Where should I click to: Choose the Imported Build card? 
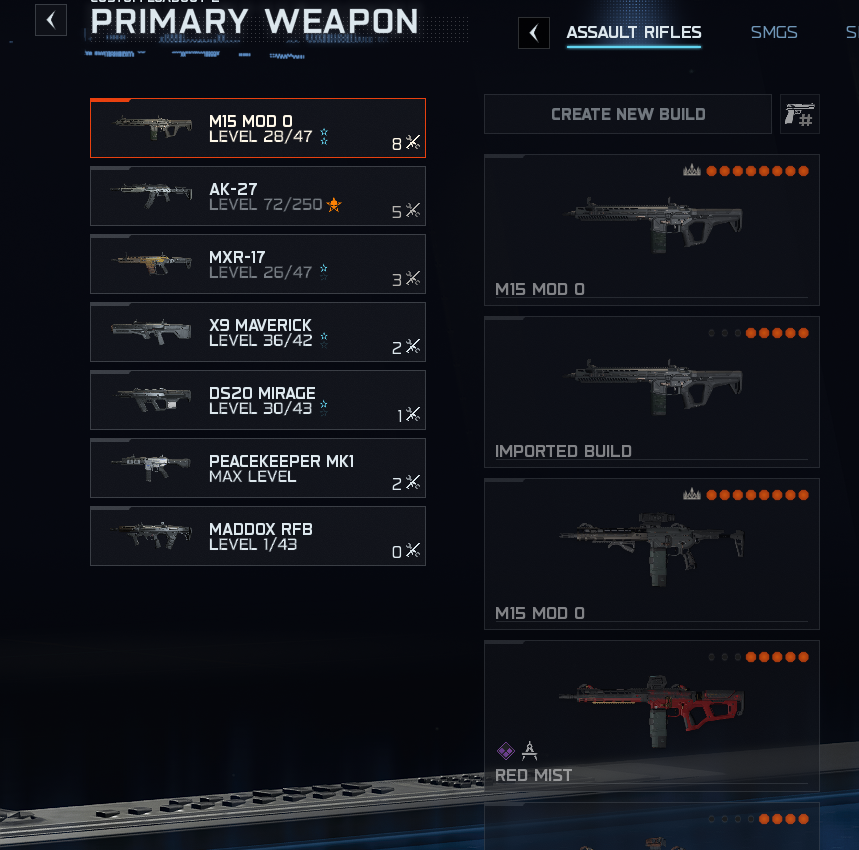pyautogui.click(x=651, y=392)
